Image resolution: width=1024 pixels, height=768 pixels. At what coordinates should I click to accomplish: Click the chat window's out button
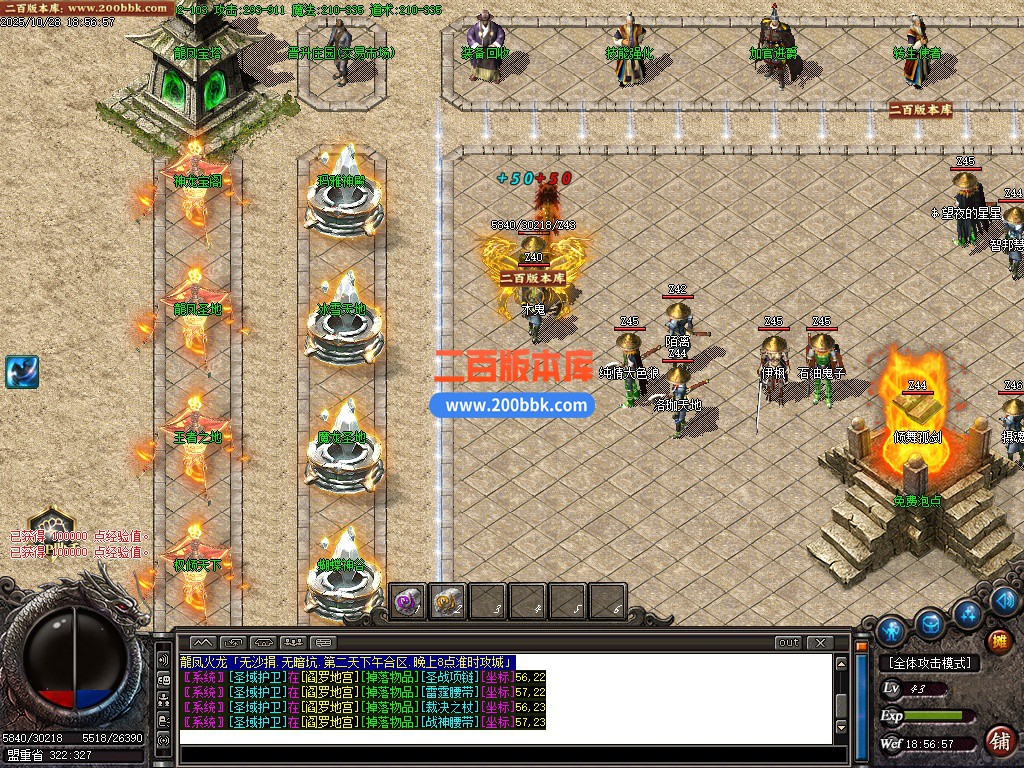789,642
